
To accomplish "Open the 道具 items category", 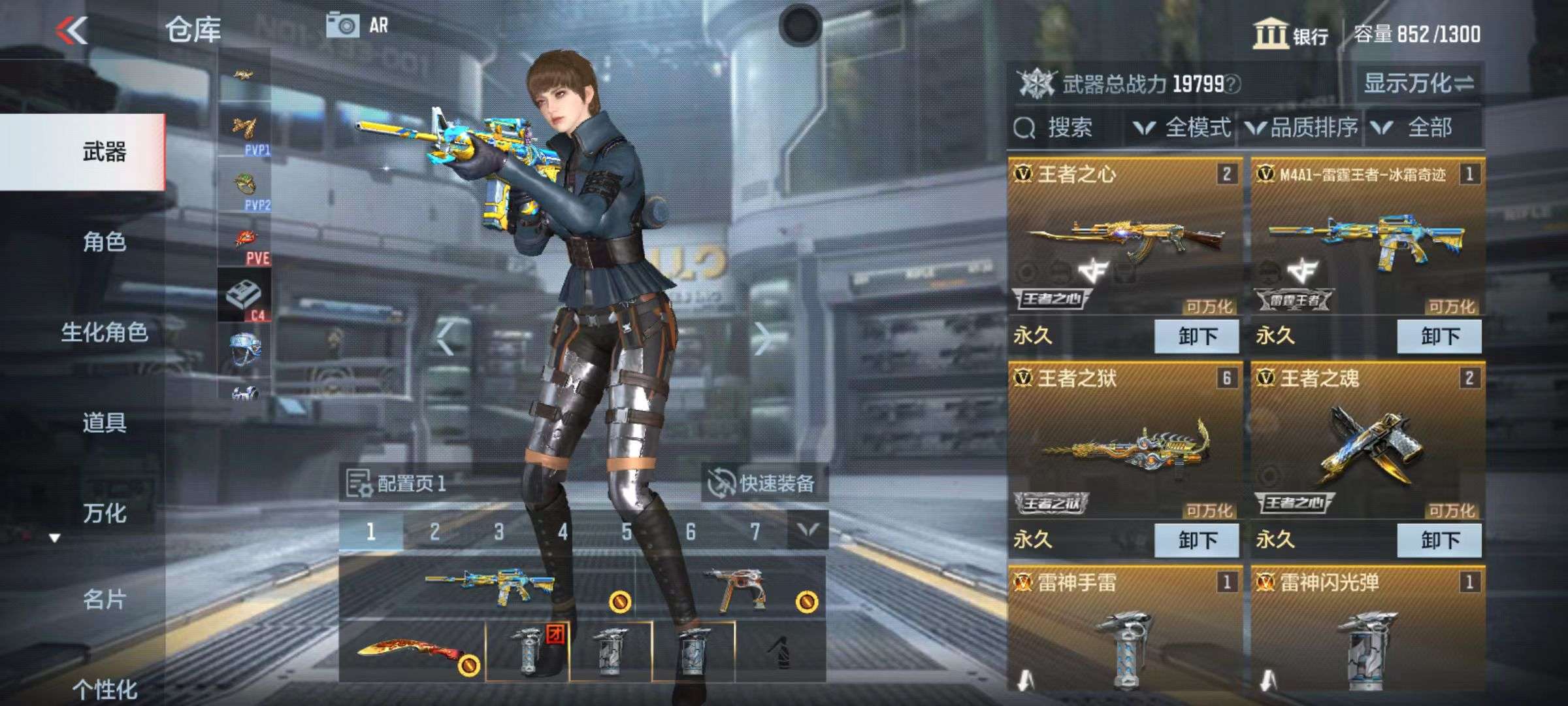I will point(104,423).
